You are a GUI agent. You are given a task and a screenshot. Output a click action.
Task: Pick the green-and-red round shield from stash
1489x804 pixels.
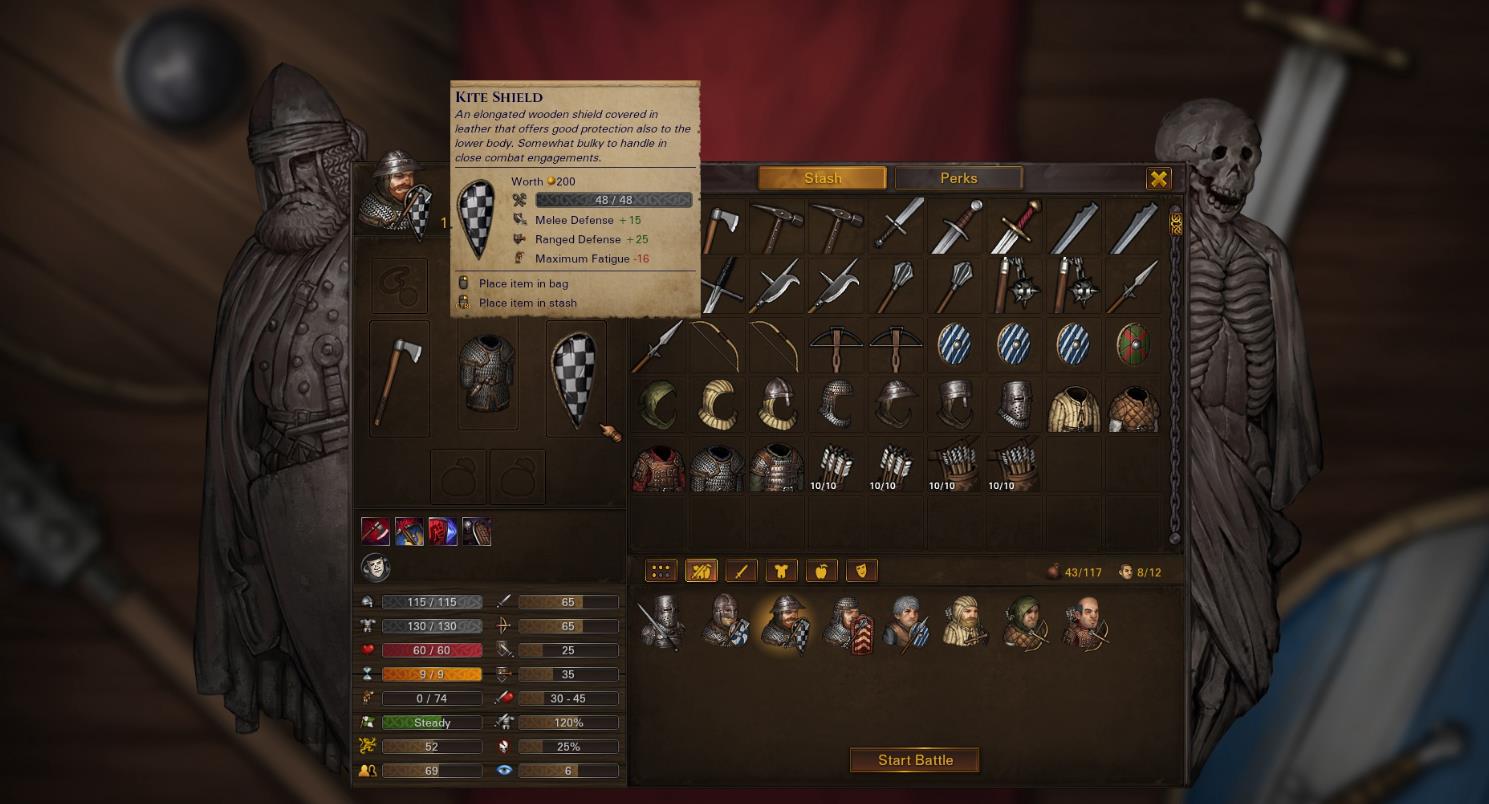tap(1133, 345)
